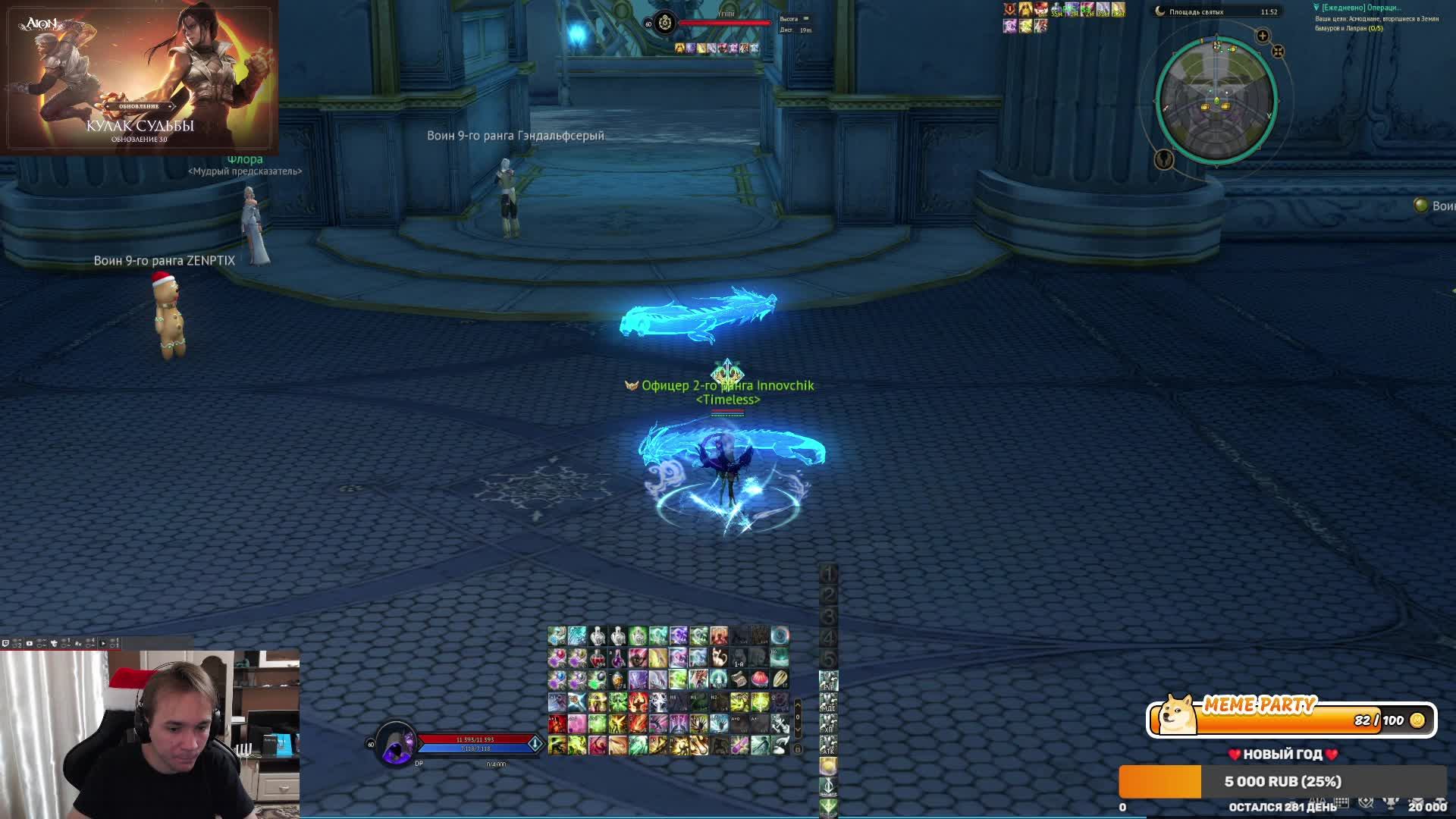Image resolution: width=1456 pixels, height=819 pixels.
Task: Click the wings button beside the minimap
Action: [1164, 159]
